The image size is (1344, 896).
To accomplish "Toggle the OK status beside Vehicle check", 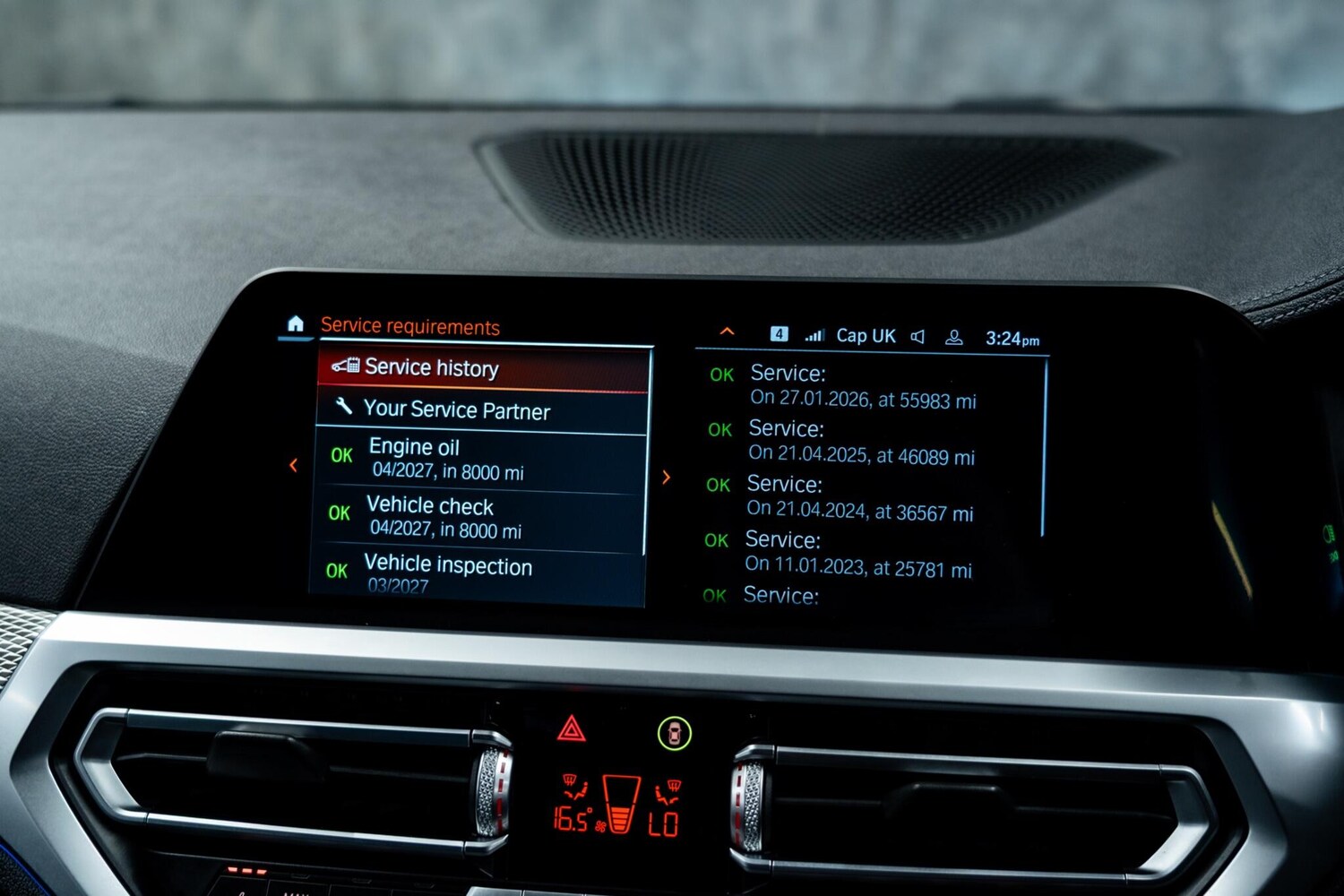I will [x=340, y=513].
